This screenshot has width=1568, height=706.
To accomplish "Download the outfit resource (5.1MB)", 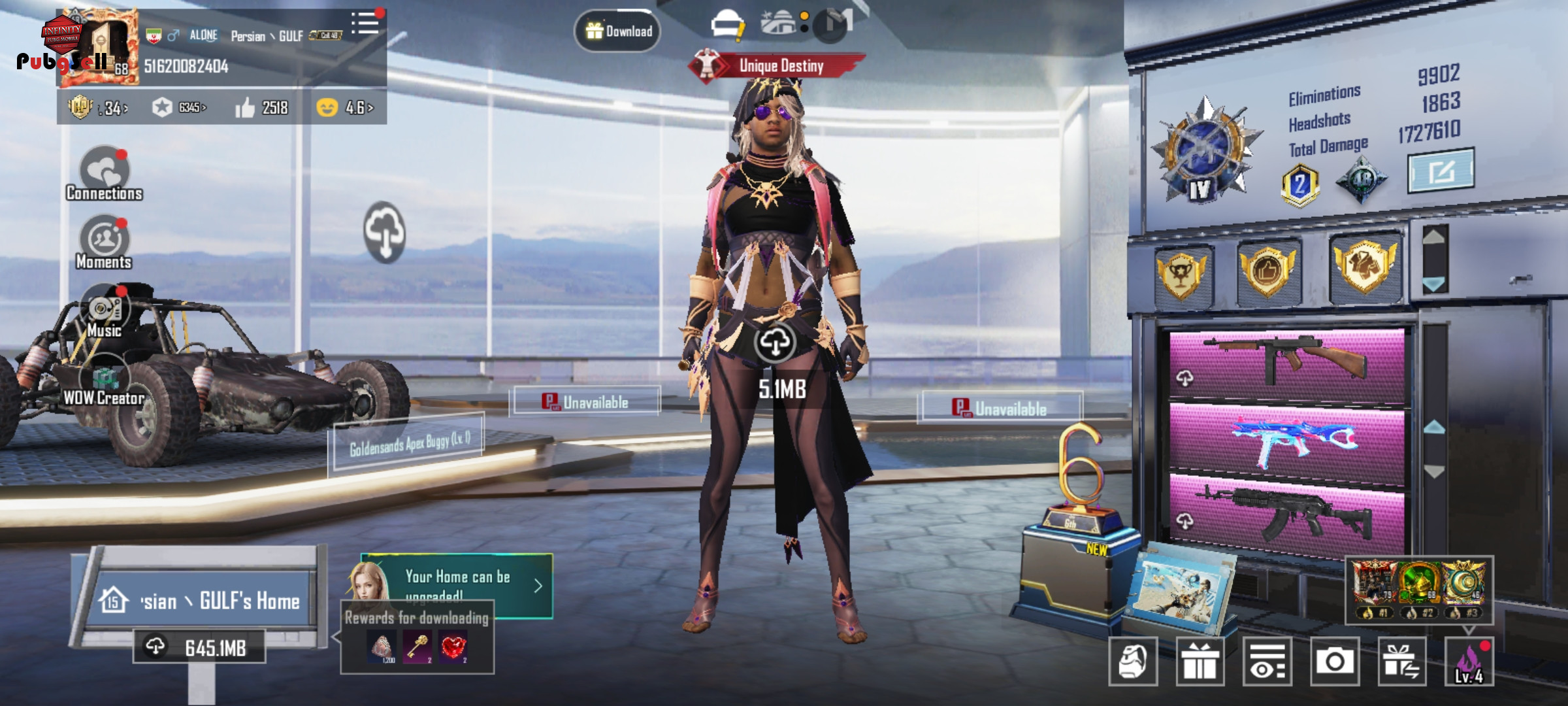I will (775, 343).
